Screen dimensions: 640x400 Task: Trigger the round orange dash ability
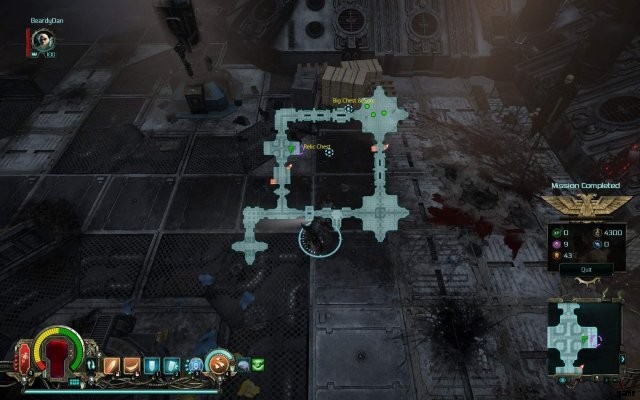tap(218, 363)
